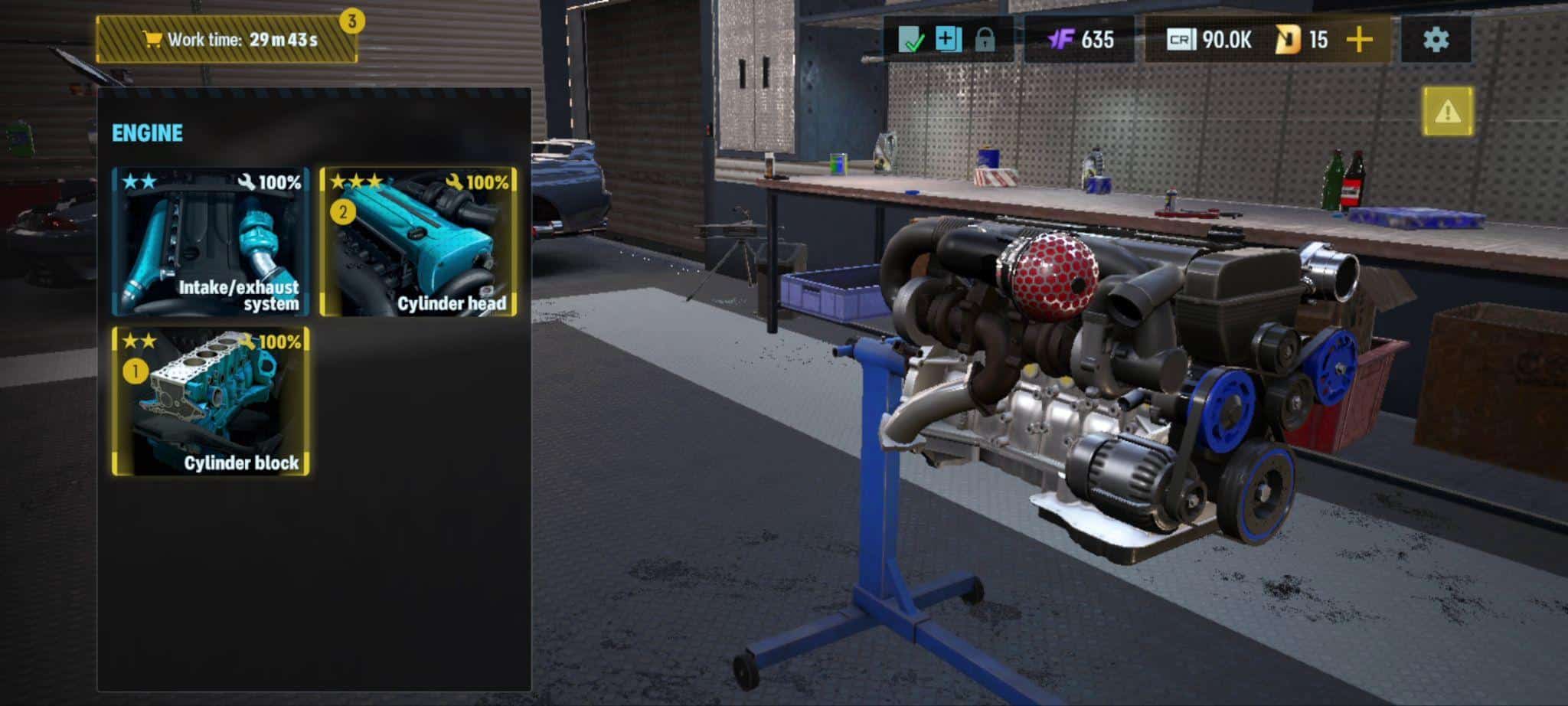Viewport: 1568px width, 706px height.
Task: Click the blue plus document icon
Action: pyautogui.click(x=948, y=40)
